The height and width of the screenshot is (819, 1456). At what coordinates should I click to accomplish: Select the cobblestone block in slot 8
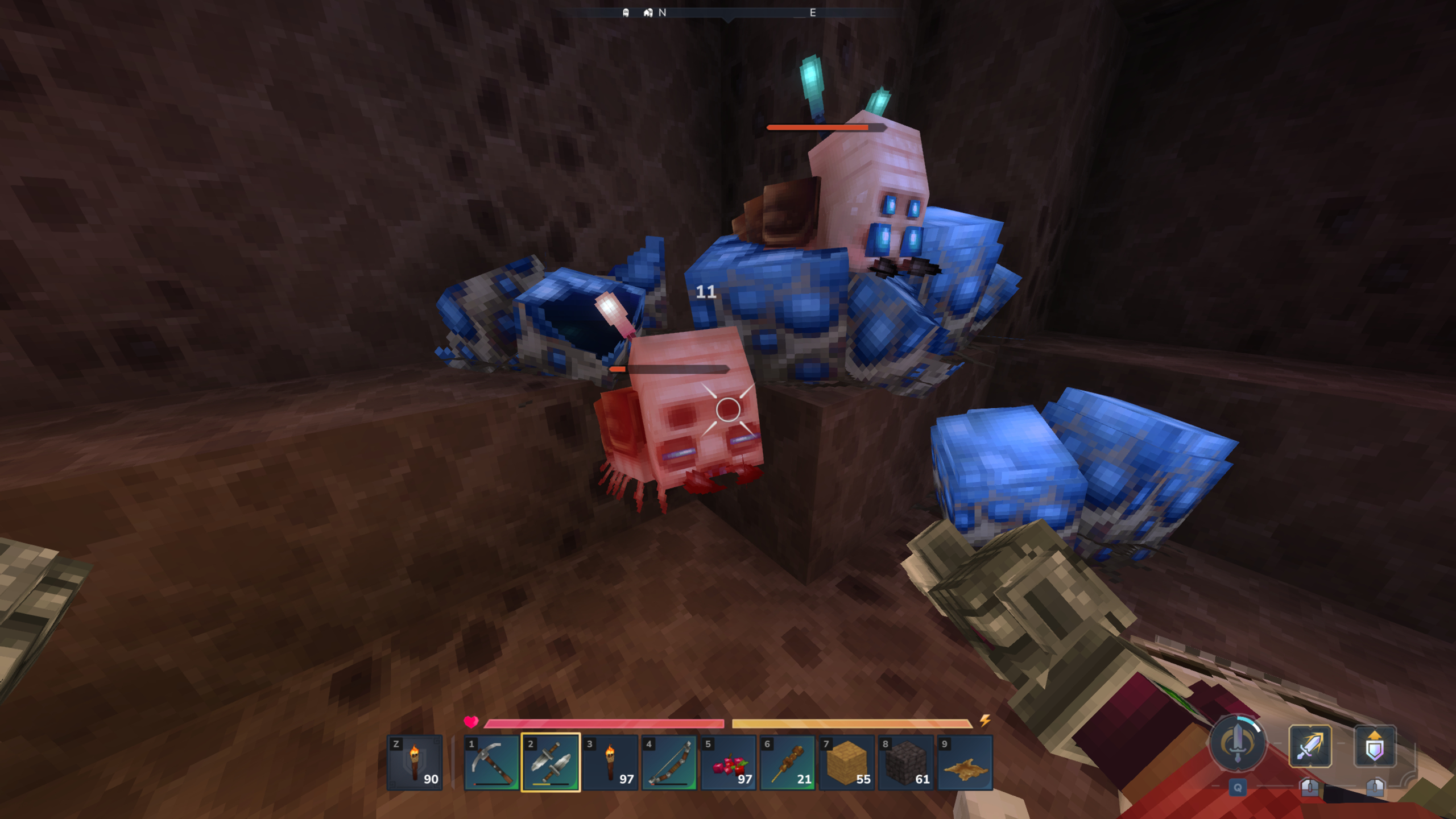click(907, 765)
